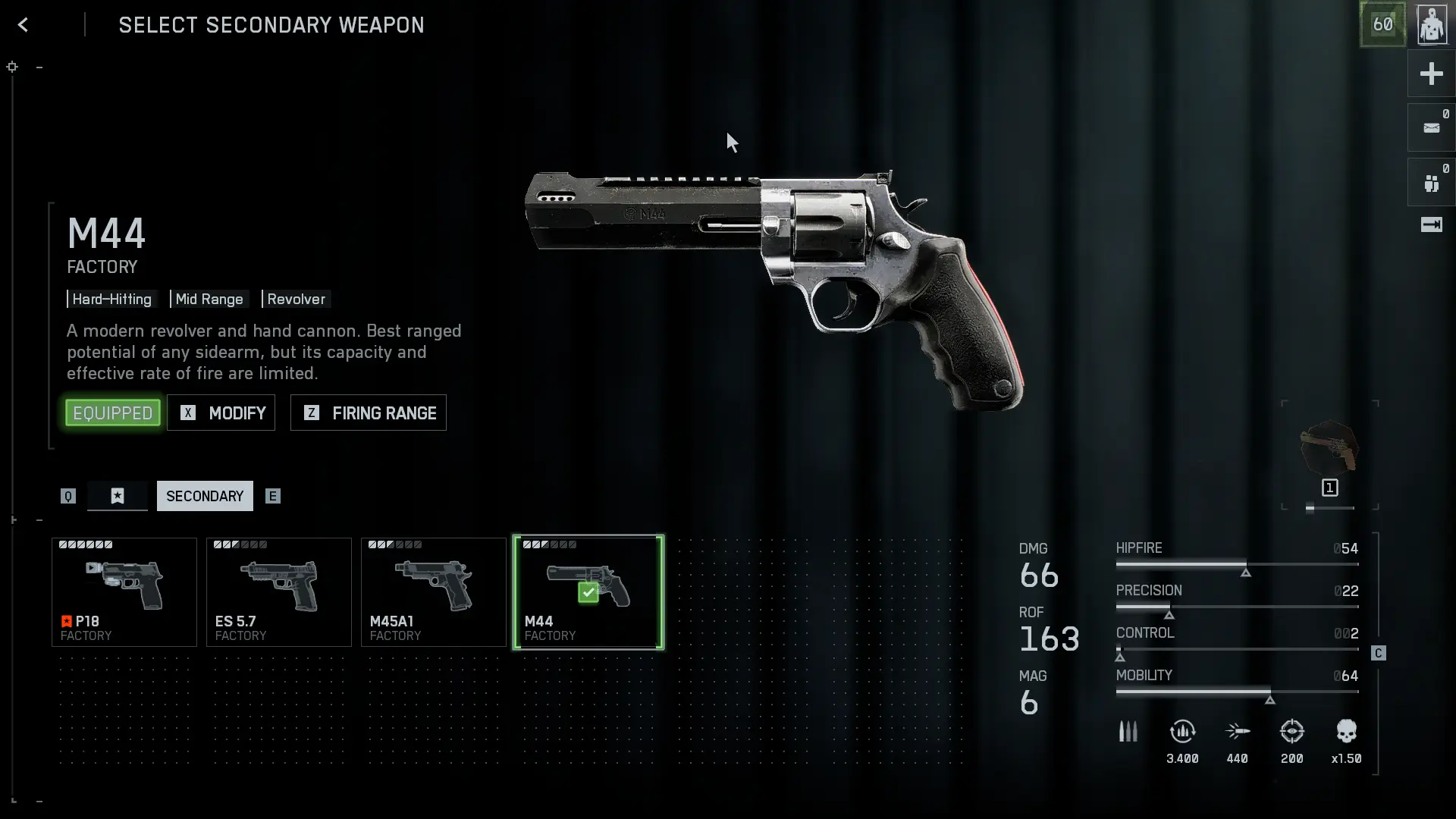Click the weapon skin preview thumbnail
The width and height of the screenshot is (1456, 819).
[1329, 448]
